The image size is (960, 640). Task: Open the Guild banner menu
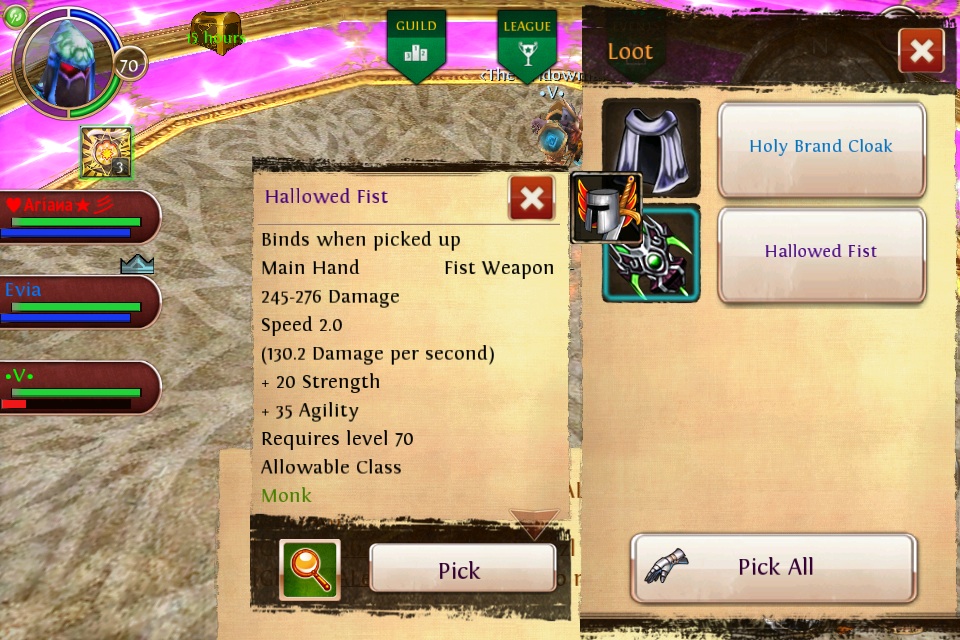tap(416, 45)
